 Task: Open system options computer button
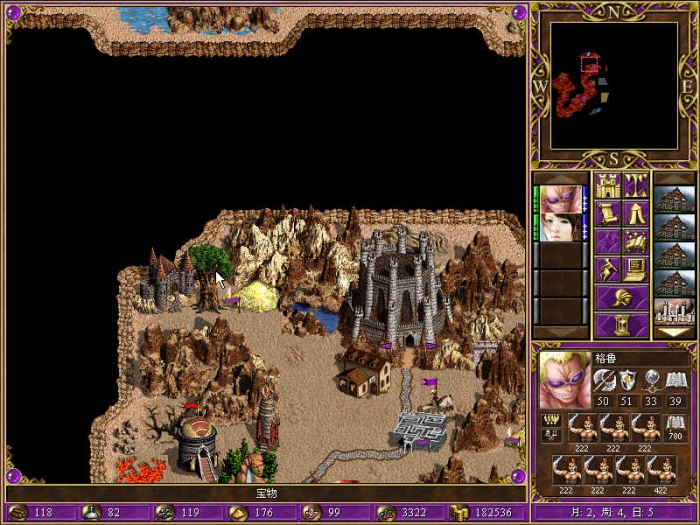635,269
